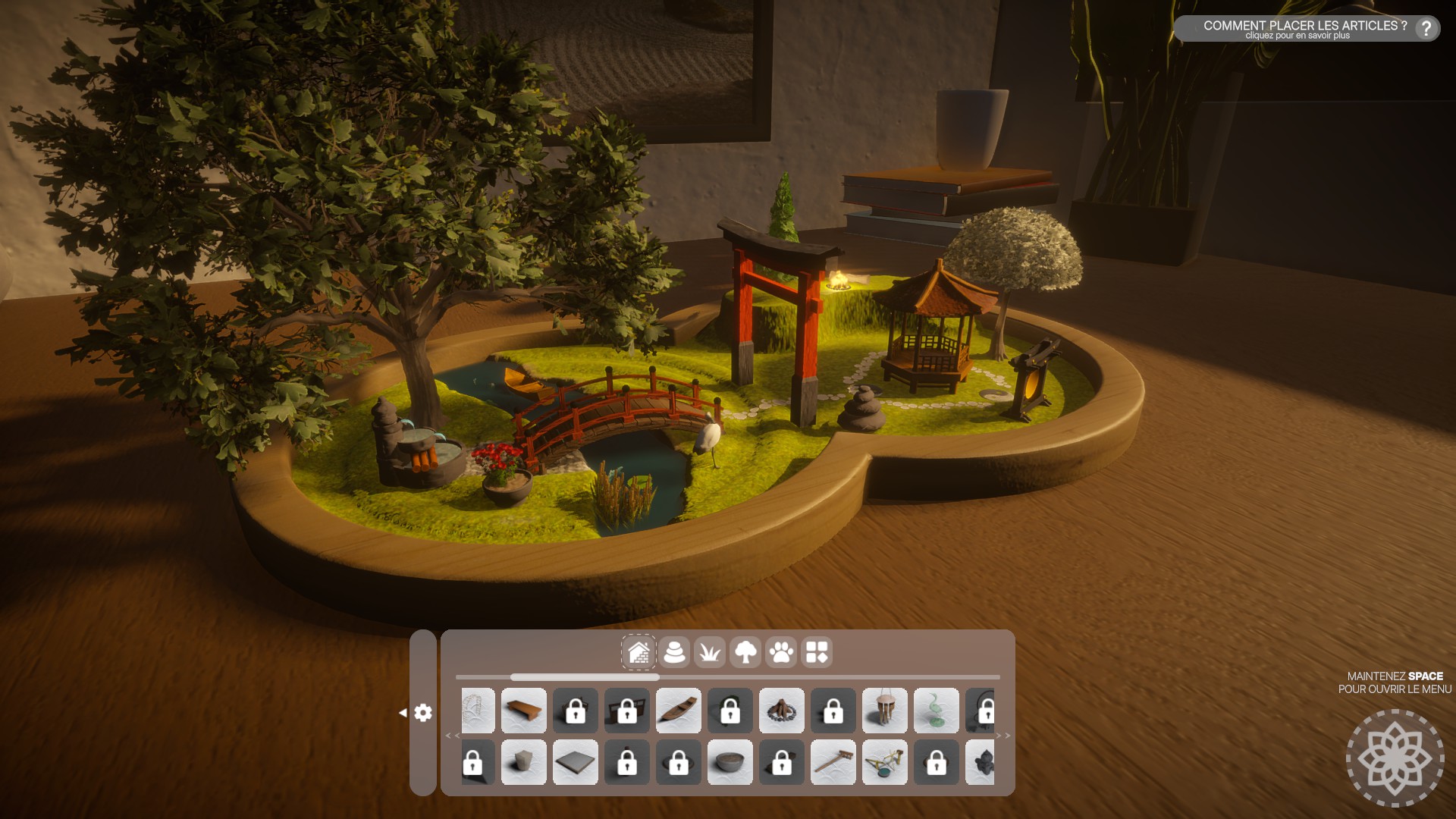Choose the stone bowl item

point(730,762)
